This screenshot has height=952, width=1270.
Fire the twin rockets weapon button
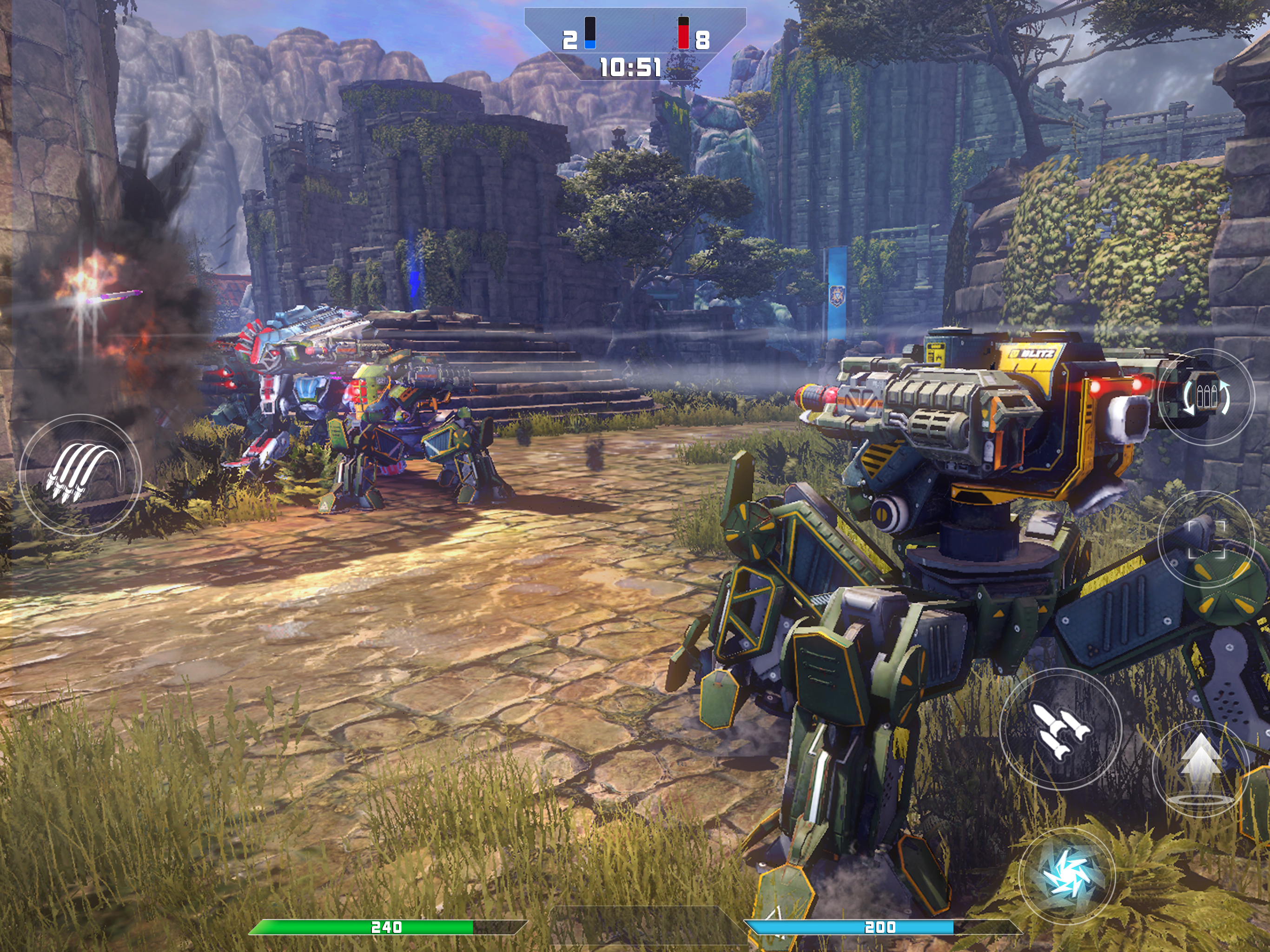(x=1060, y=728)
